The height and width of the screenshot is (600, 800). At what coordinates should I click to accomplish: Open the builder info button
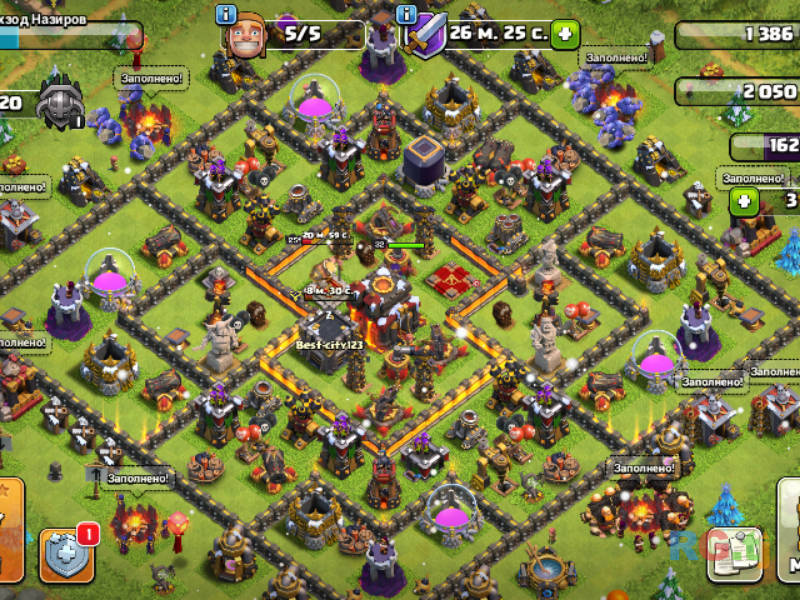click(226, 15)
